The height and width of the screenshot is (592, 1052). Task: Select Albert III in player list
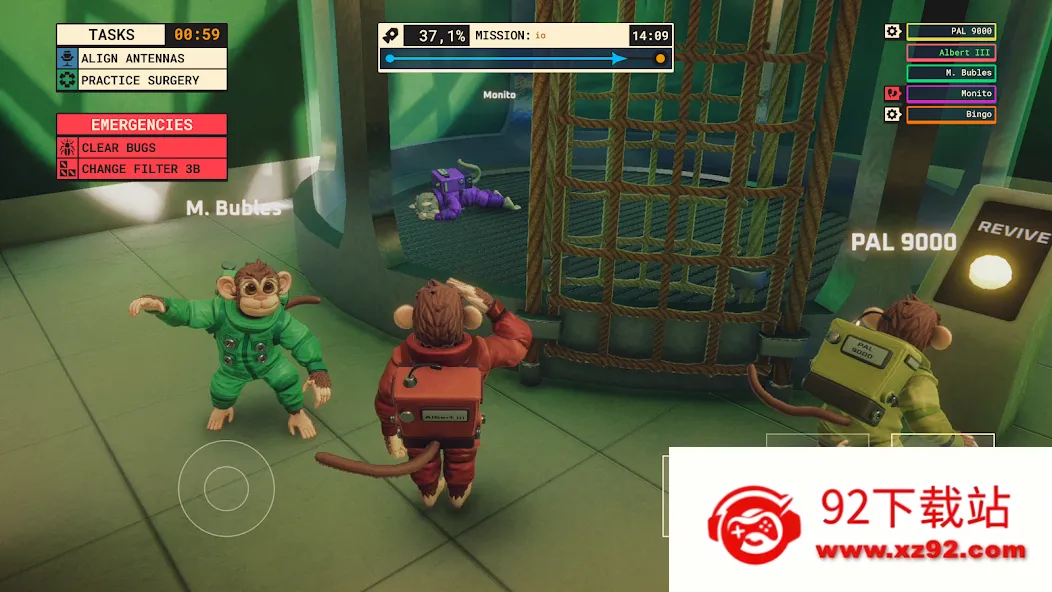click(x=950, y=52)
